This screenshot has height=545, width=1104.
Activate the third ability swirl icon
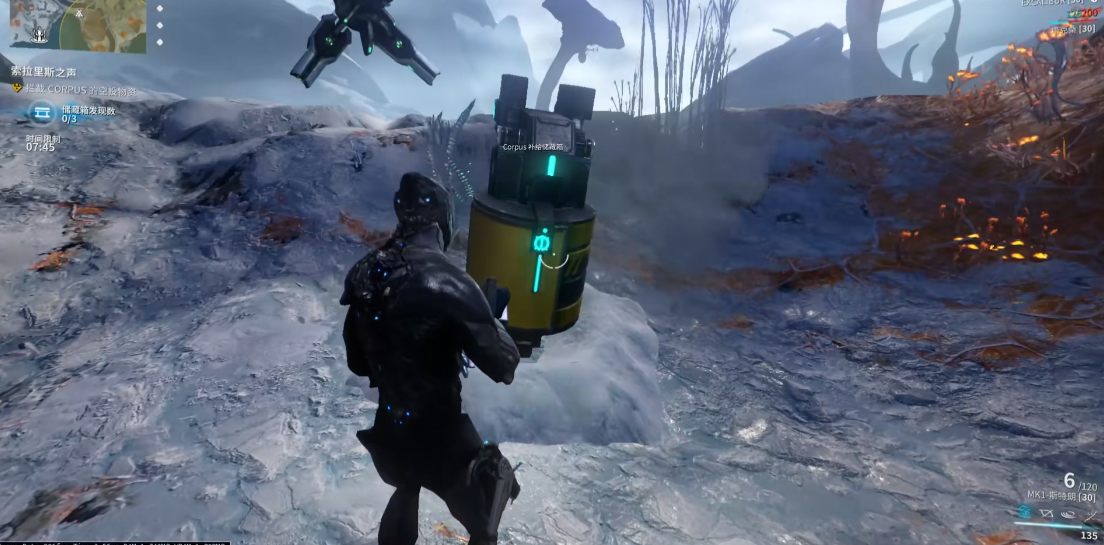coord(1068,513)
